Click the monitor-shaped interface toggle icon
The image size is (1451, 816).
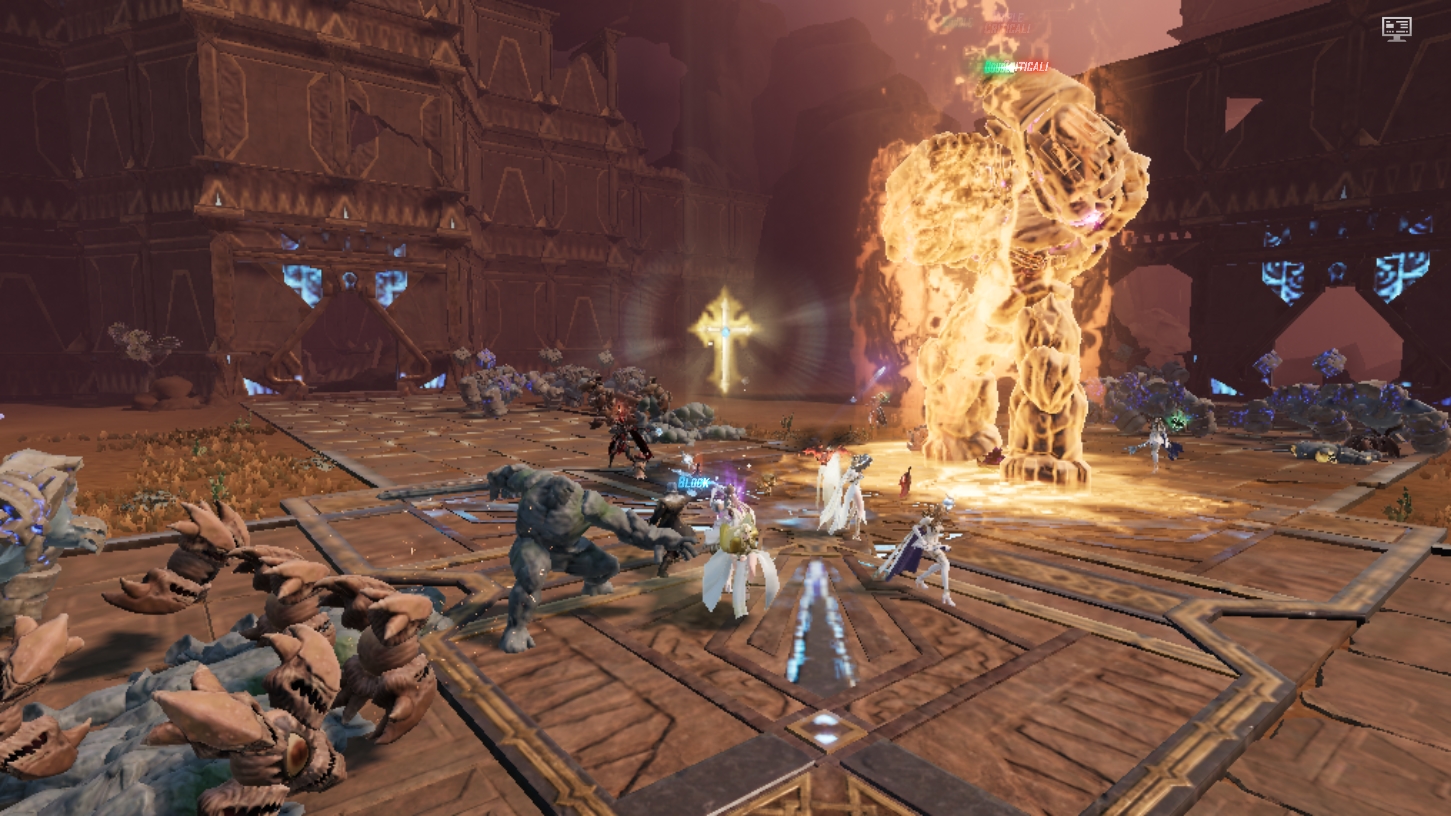[x=1396, y=28]
